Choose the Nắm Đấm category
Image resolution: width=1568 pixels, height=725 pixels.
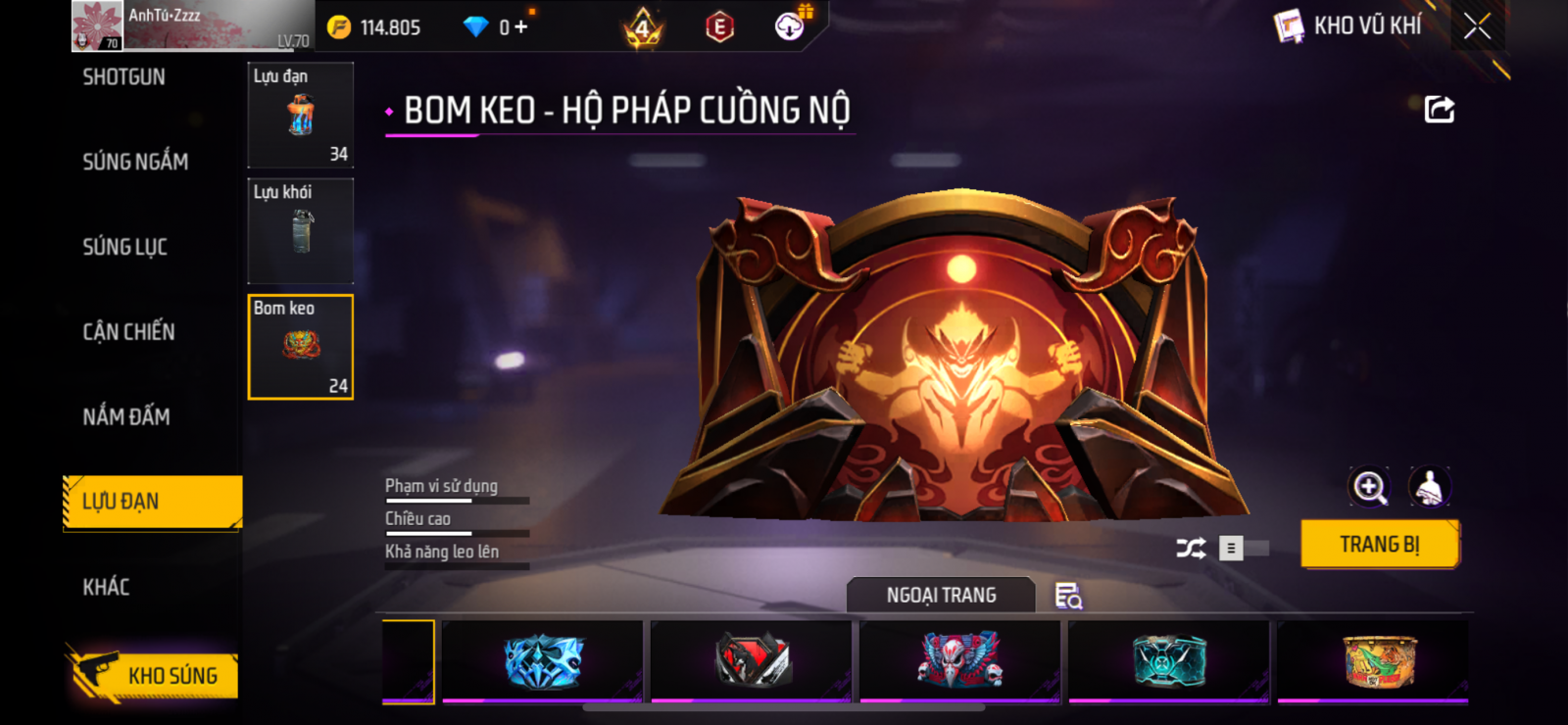coord(126,417)
